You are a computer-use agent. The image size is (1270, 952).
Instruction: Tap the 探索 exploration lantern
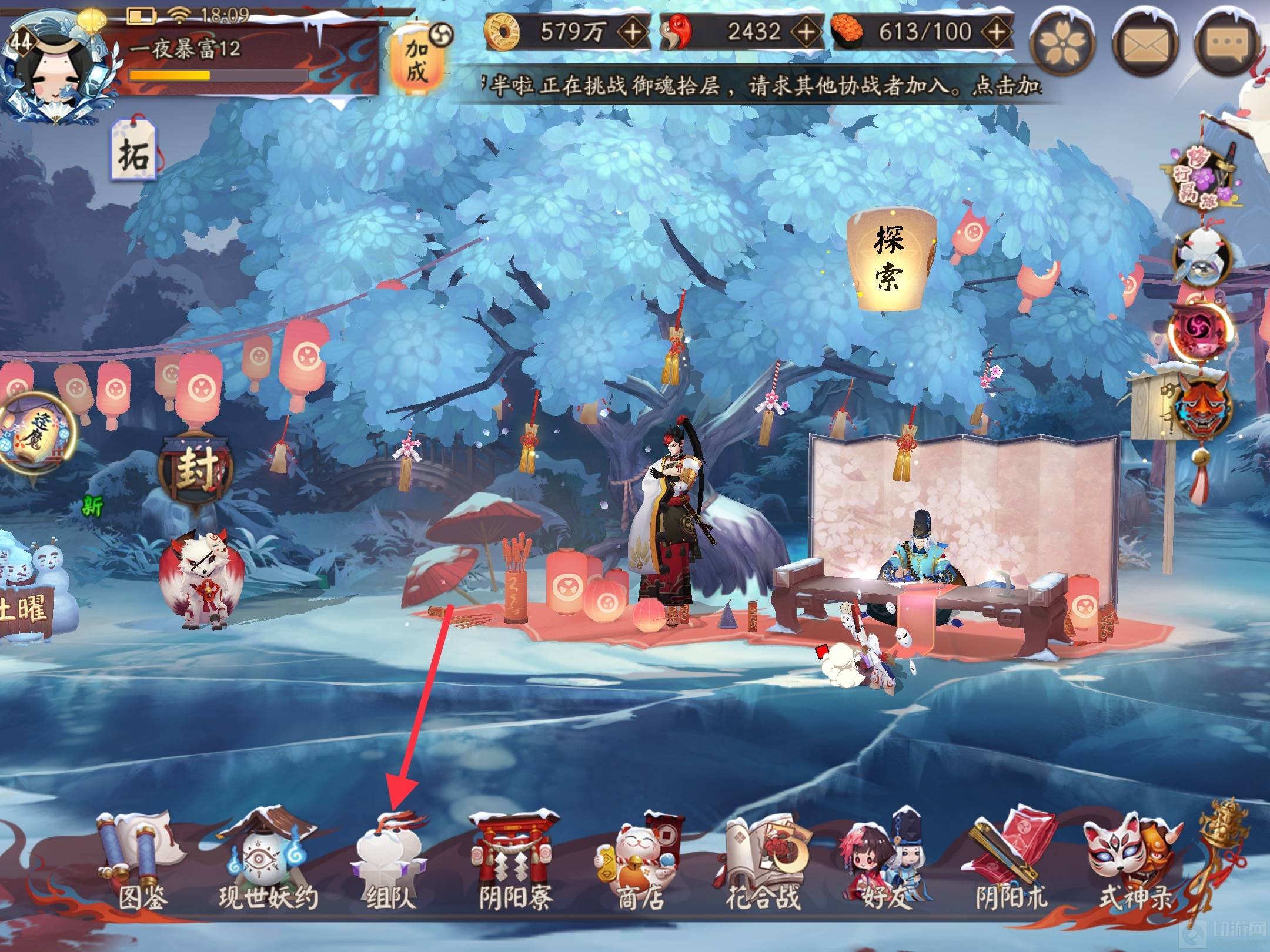[x=890, y=261]
